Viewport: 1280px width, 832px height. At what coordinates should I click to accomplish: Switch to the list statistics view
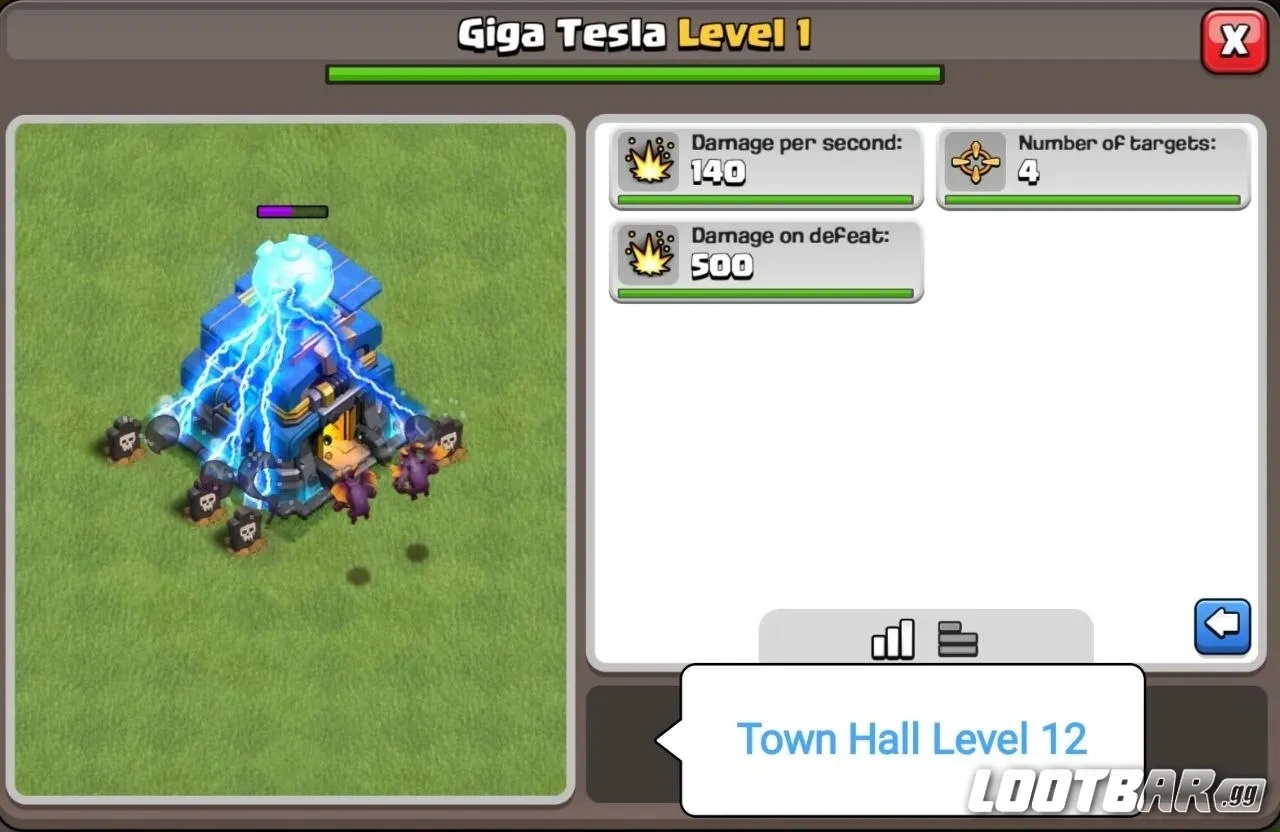[957, 639]
